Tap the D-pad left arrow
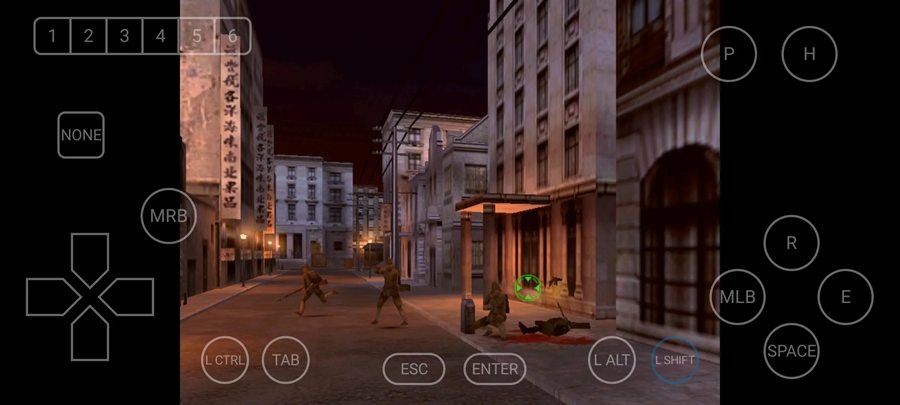This screenshot has width=900, height=405. pos(50,297)
